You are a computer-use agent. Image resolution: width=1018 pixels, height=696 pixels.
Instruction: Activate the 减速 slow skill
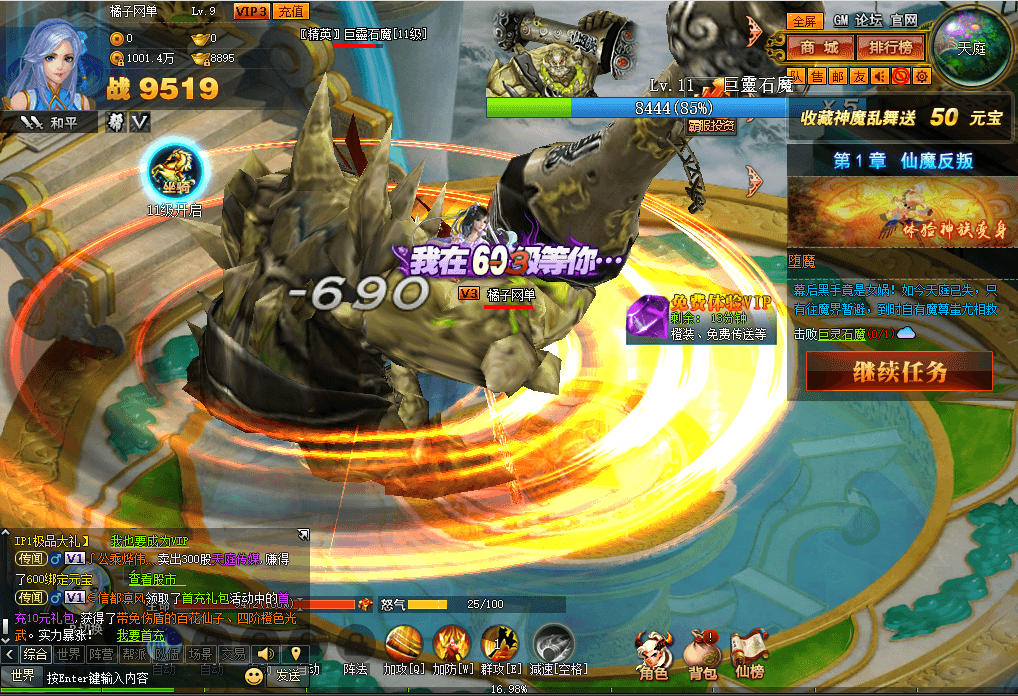[553, 643]
